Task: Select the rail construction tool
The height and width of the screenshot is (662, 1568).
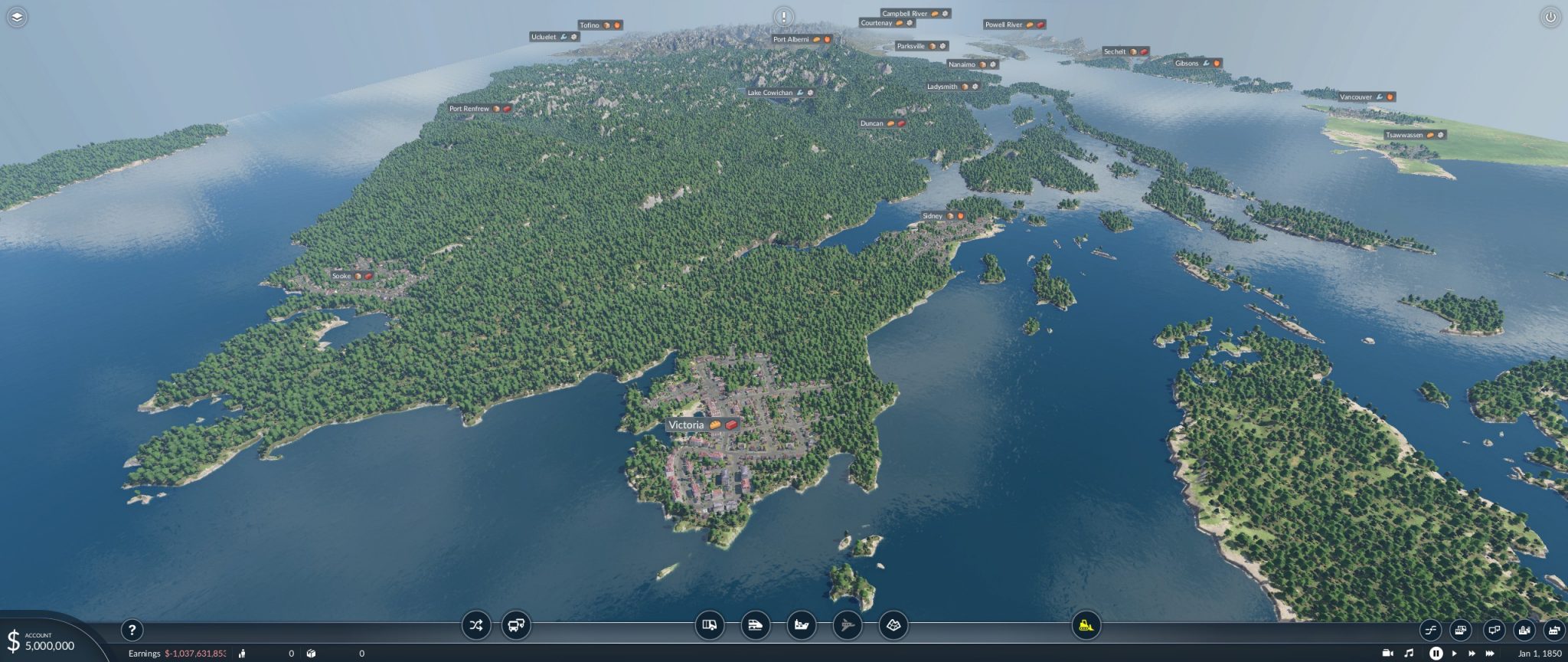Action: pyautogui.click(x=754, y=625)
